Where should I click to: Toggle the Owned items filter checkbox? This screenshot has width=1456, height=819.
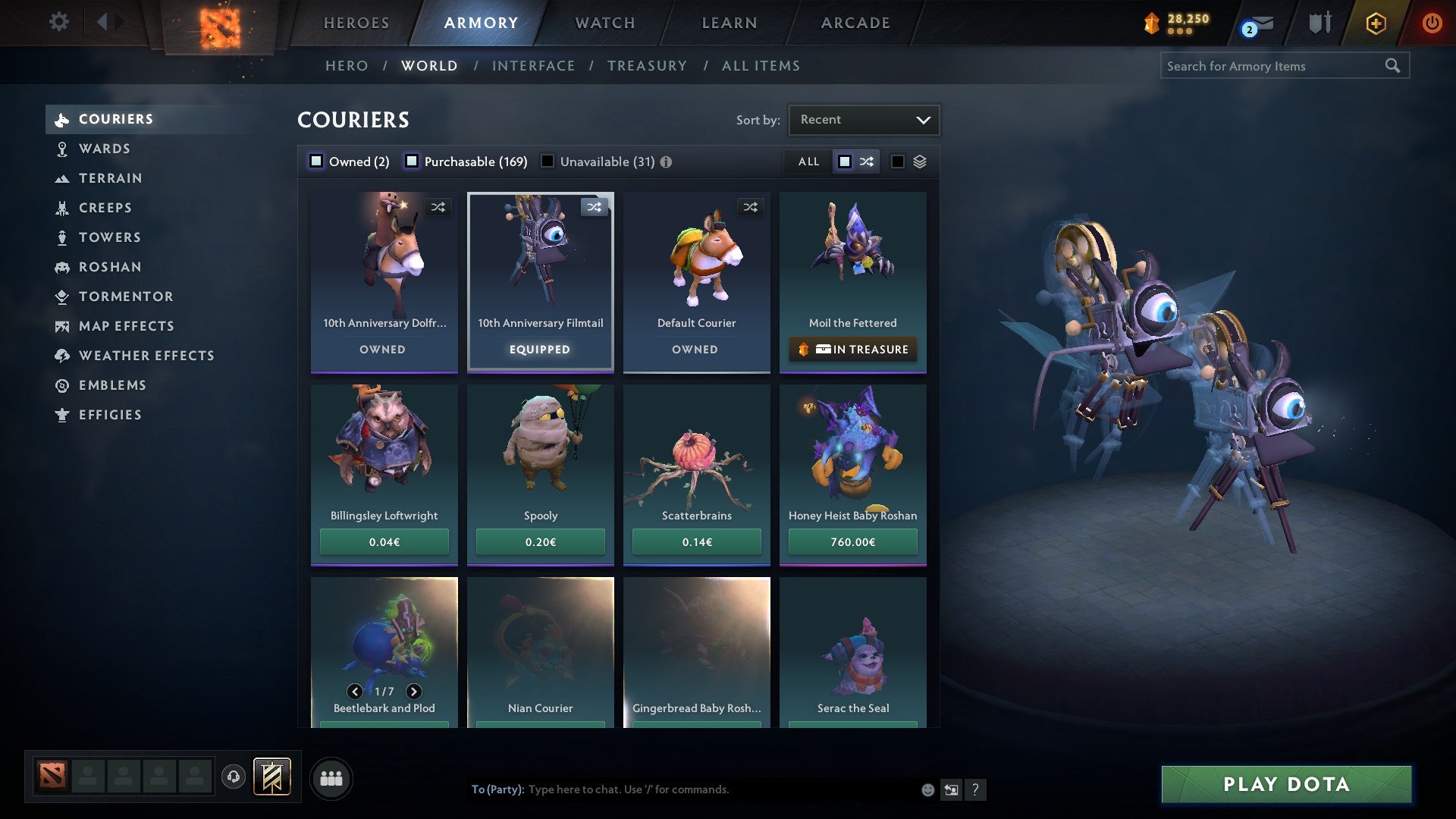(x=315, y=162)
